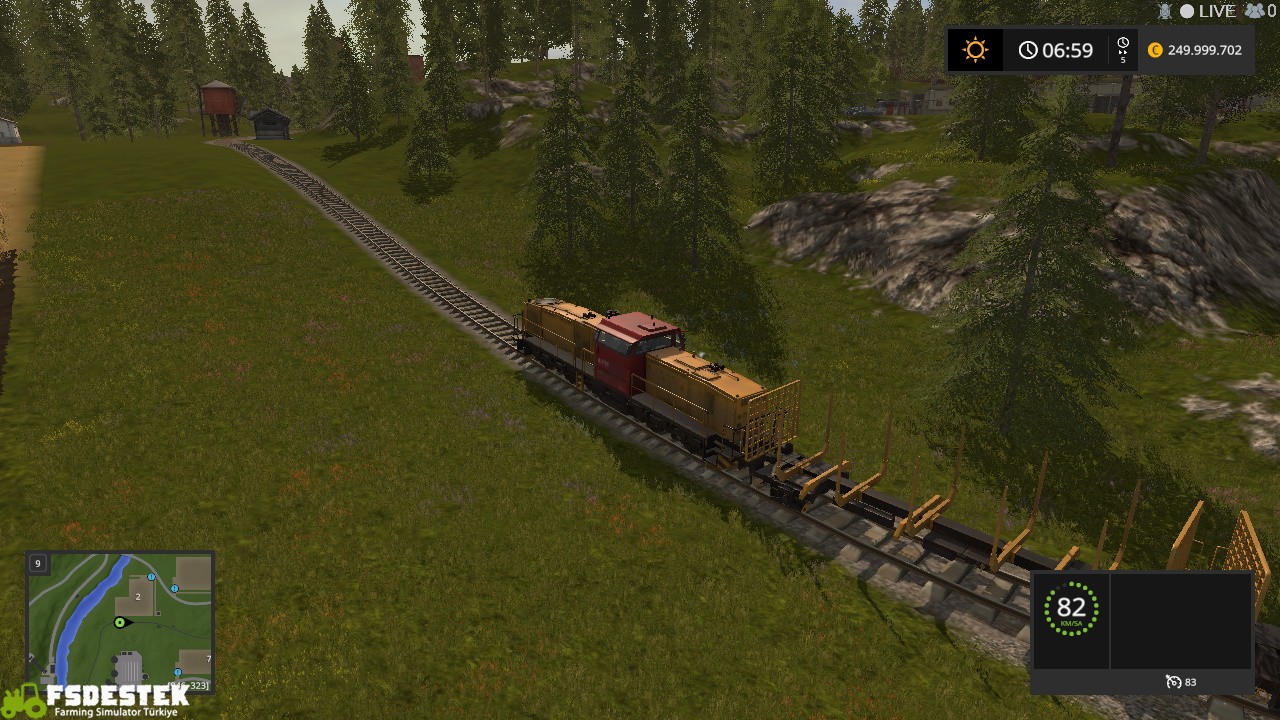Click the sun weather icon

click(x=975, y=49)
